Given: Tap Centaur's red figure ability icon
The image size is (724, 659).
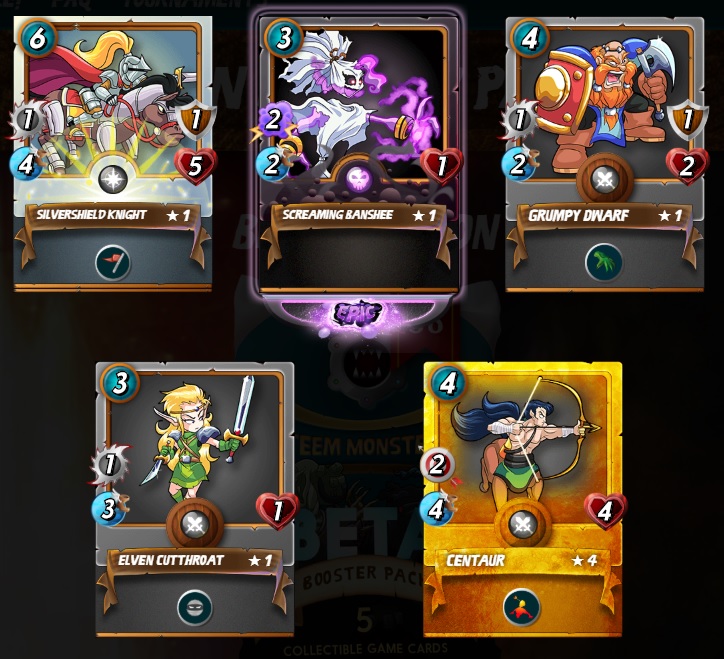Looking at the screenshot, I should click(x=521, y=606).
